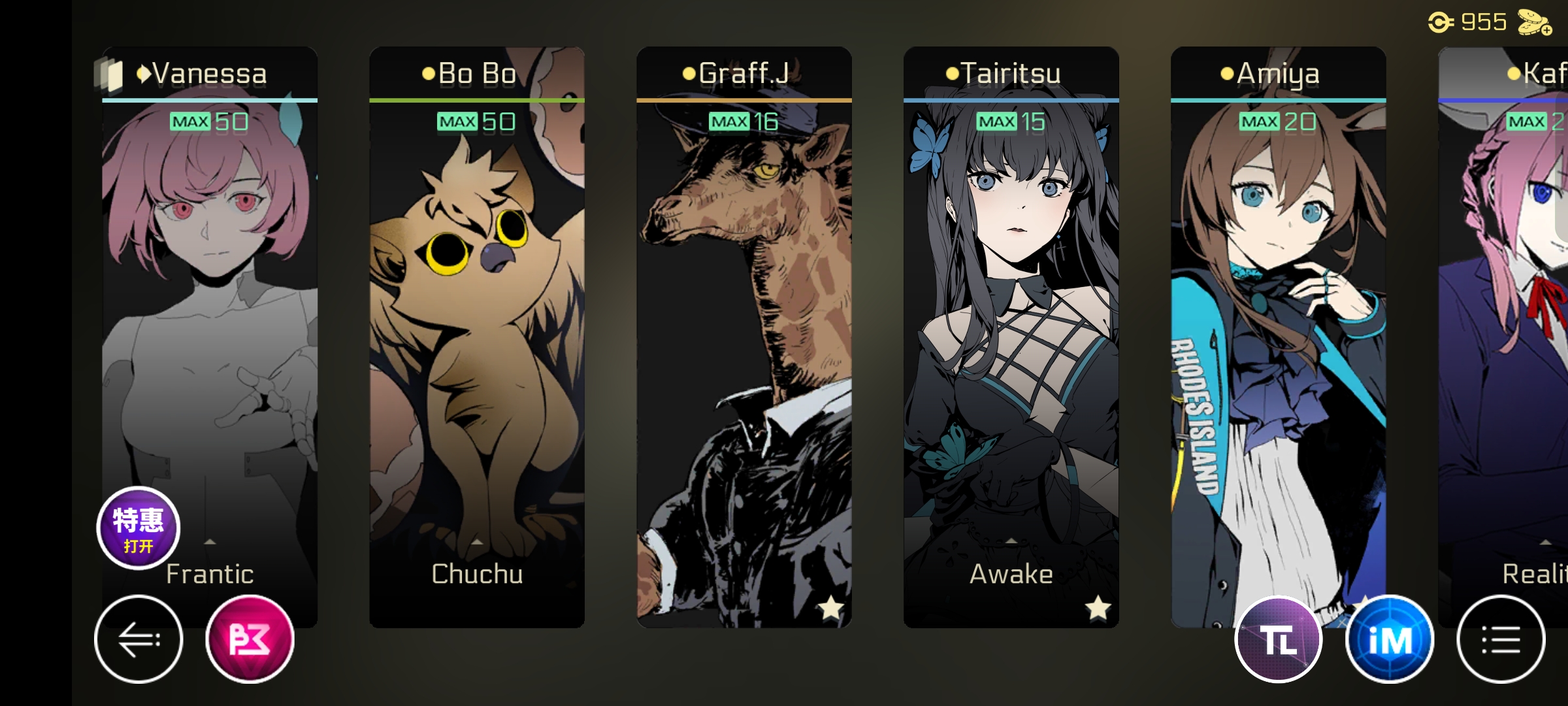Open the blue iM button
Screen dimensions: 1568x706
(1390, 639)
